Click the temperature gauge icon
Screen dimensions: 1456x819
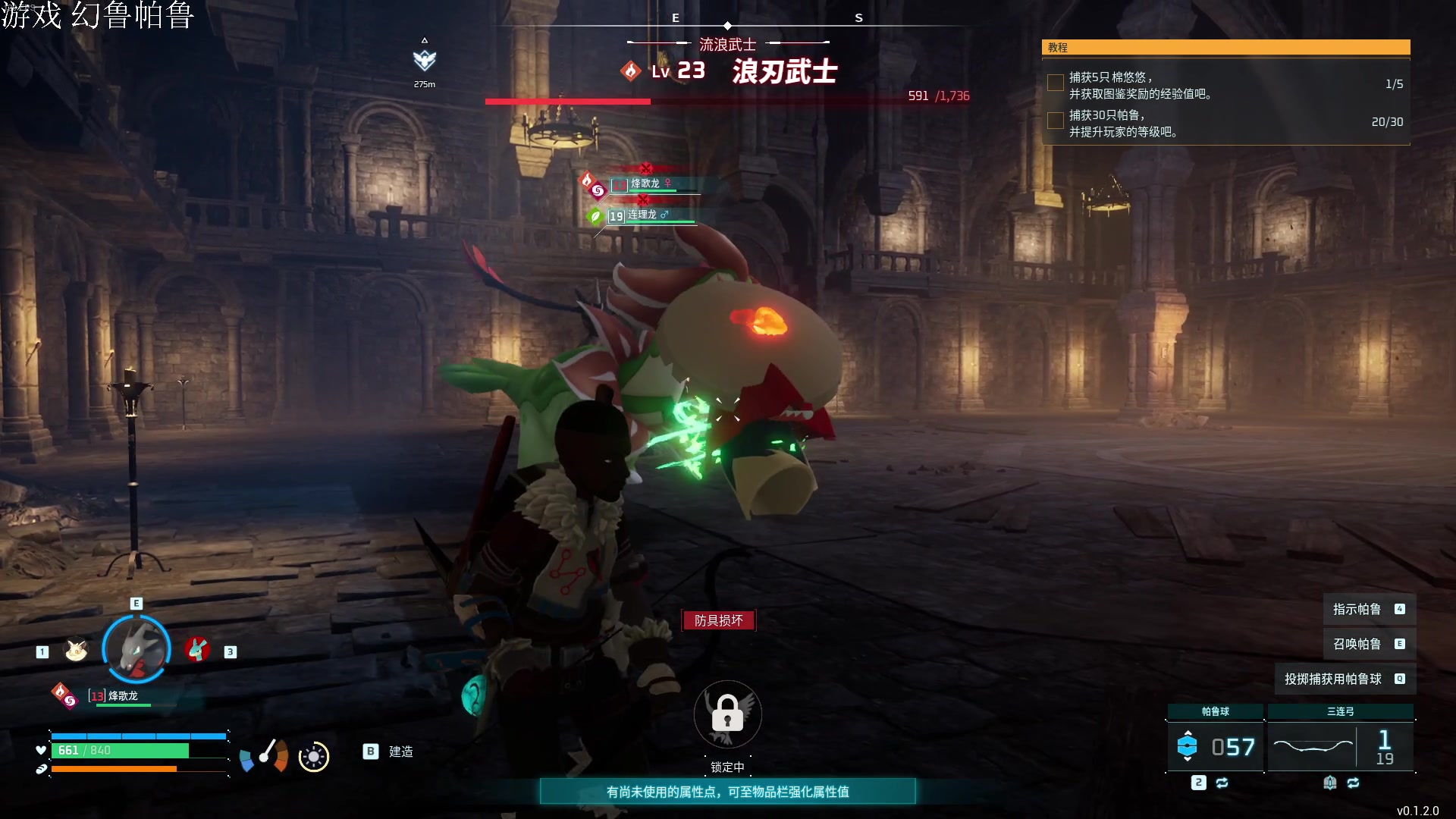point(263,755)
